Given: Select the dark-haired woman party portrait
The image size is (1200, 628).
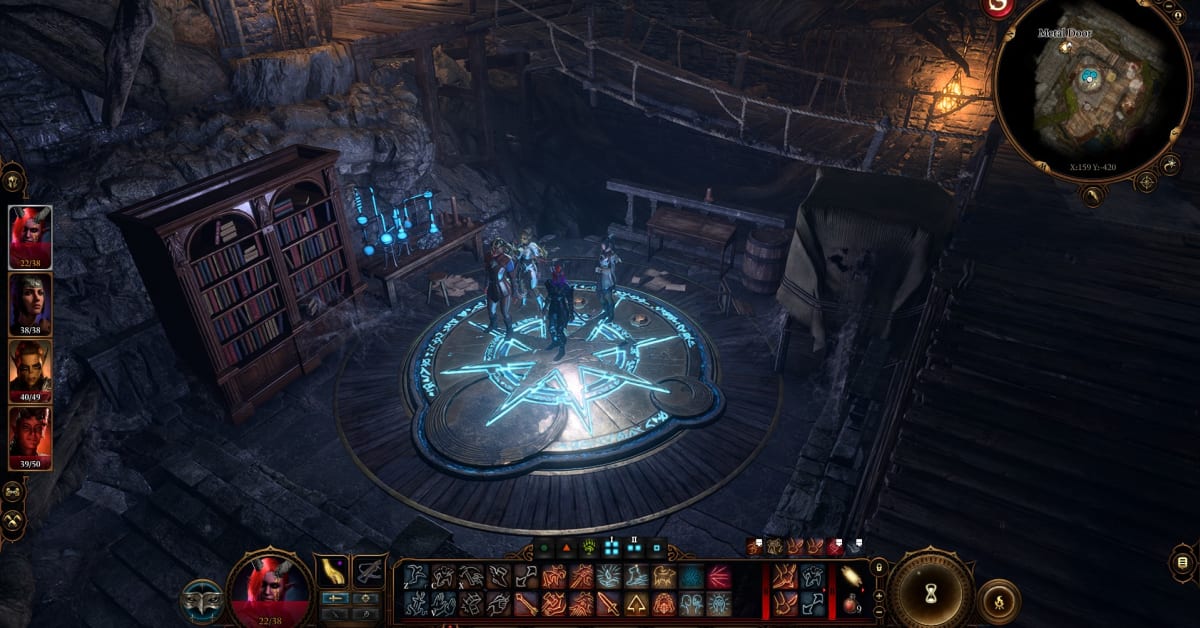Looking at the screenshot, I should pos(30,304).
